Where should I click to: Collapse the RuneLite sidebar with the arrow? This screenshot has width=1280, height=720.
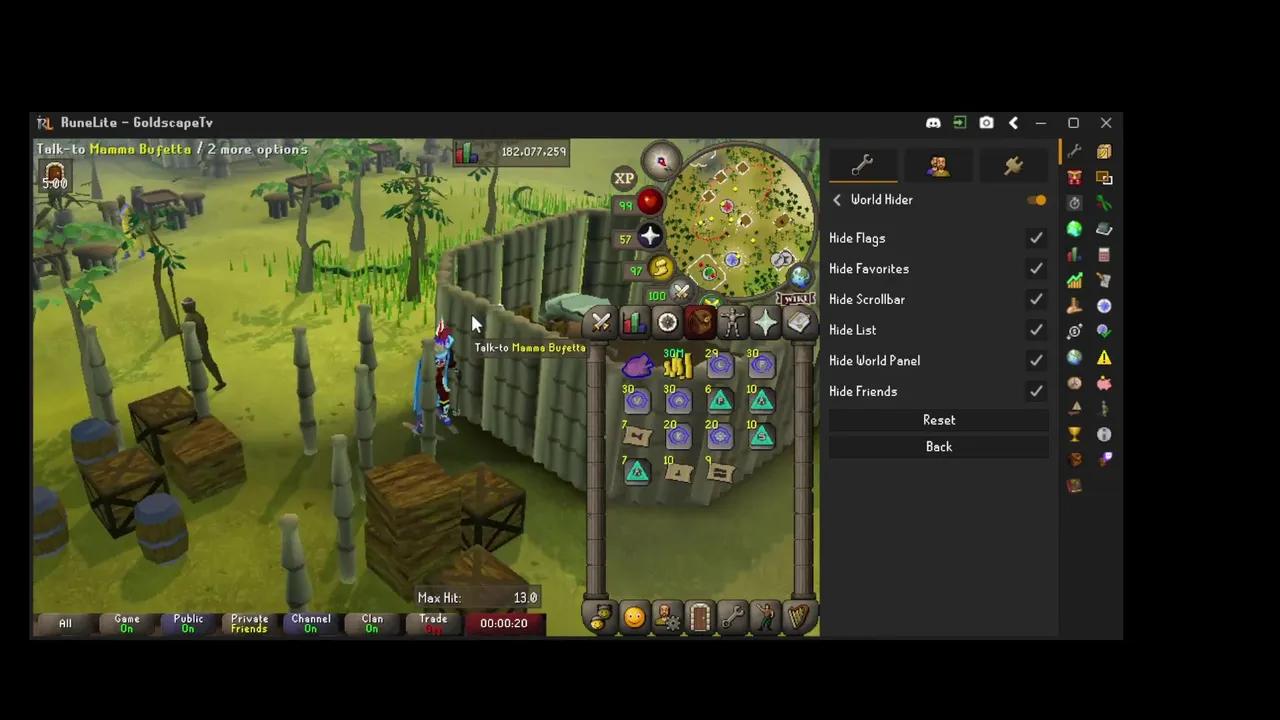(x=1013, y=122)
